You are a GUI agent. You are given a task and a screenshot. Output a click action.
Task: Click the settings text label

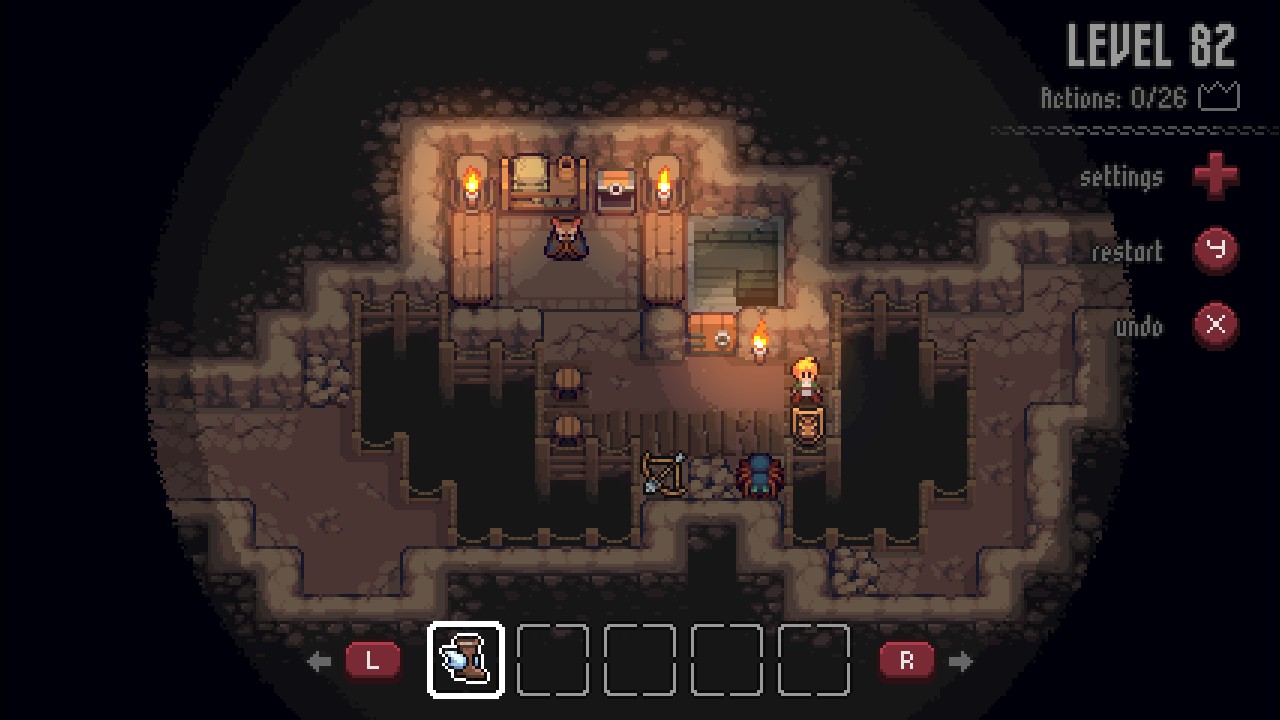(1121, 177)
